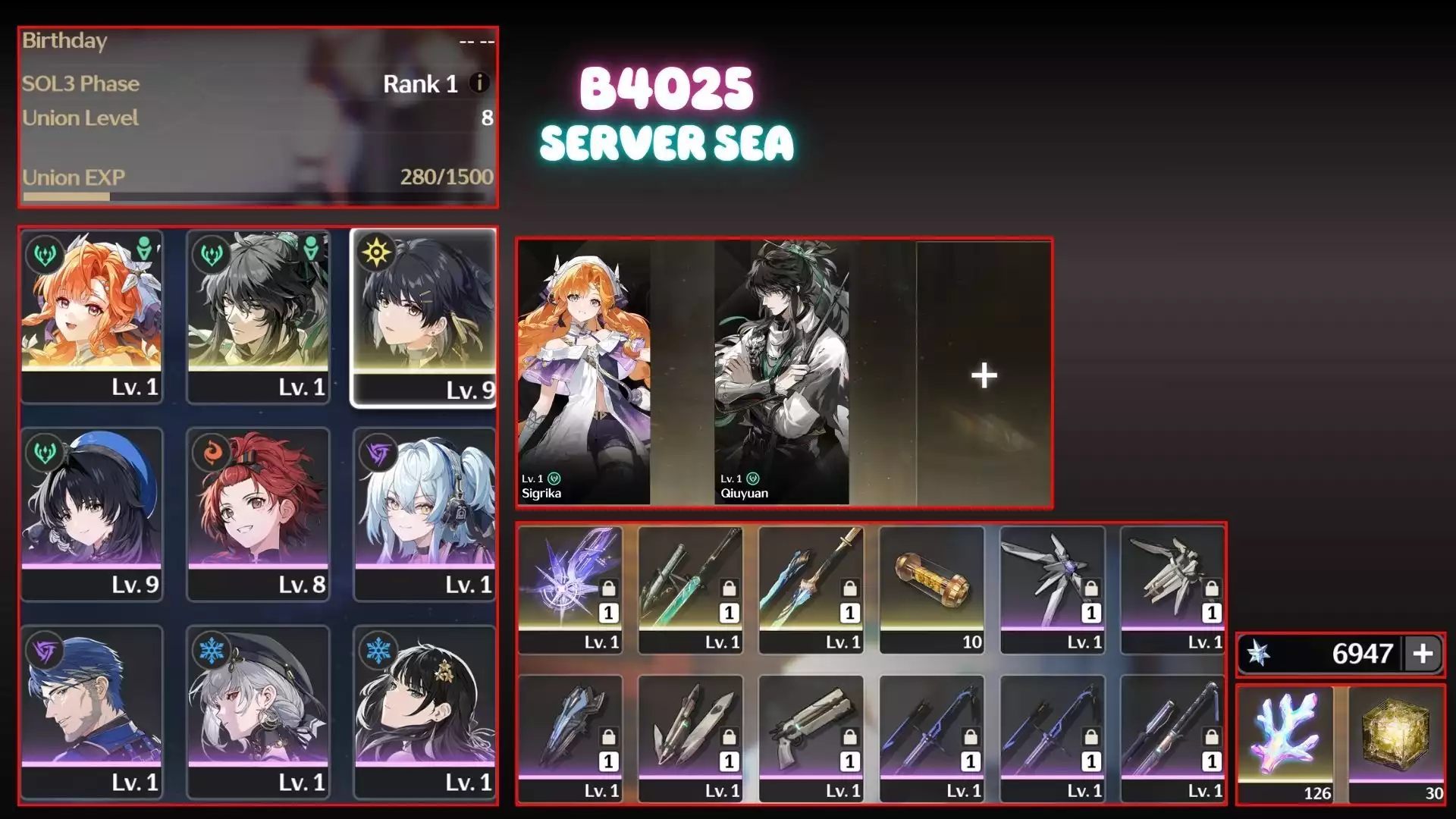Select the black-haired character with gold hairpin
1456x819 pixels.
(425, 711)
